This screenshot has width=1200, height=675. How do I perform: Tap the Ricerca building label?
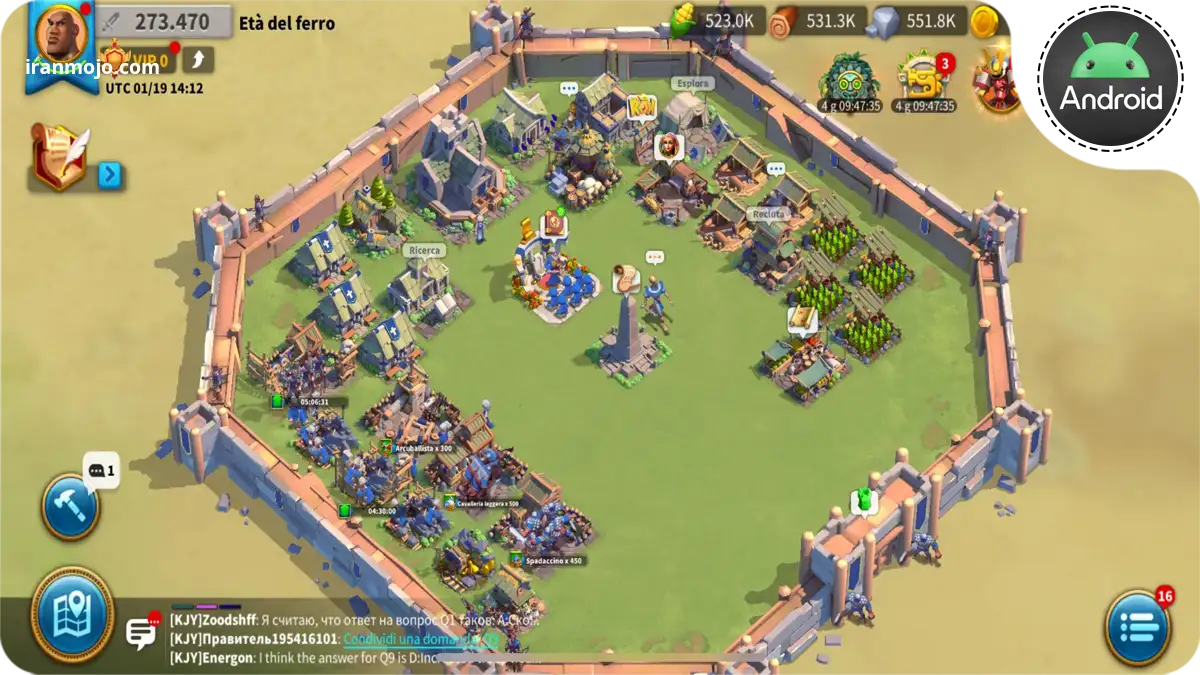click(426, 251)
